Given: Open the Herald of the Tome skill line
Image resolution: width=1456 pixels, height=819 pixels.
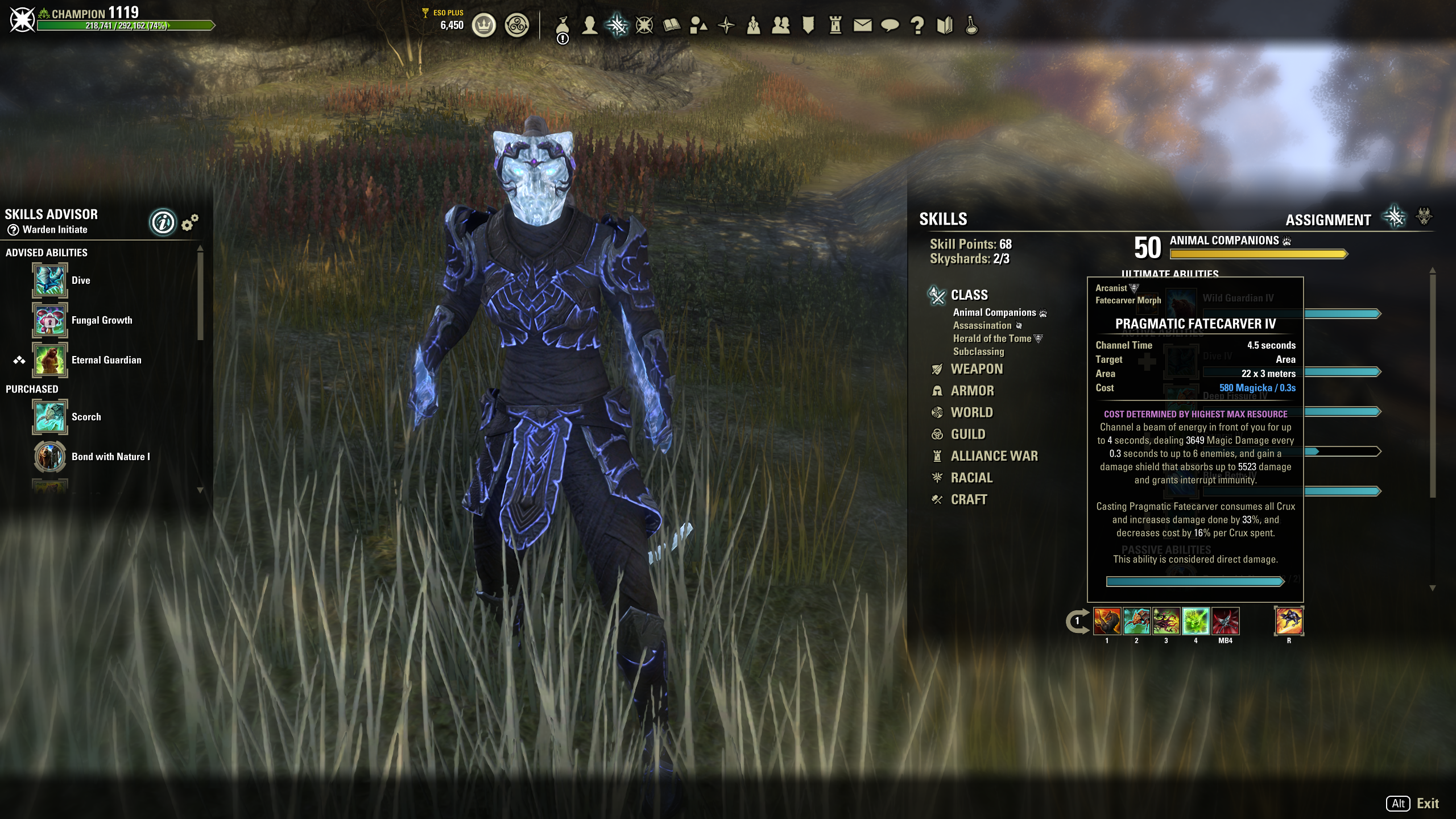Looking at the screenshot, I should coord(992,339).
